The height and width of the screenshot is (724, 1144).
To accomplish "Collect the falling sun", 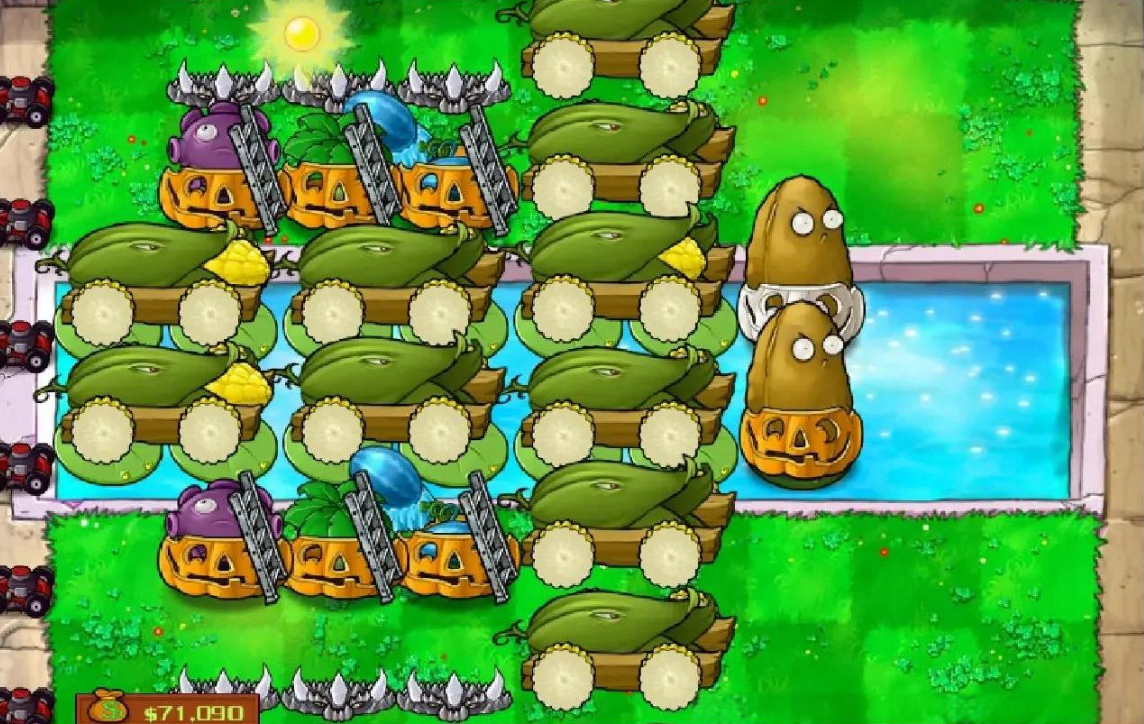I will [x=301, y=34].
